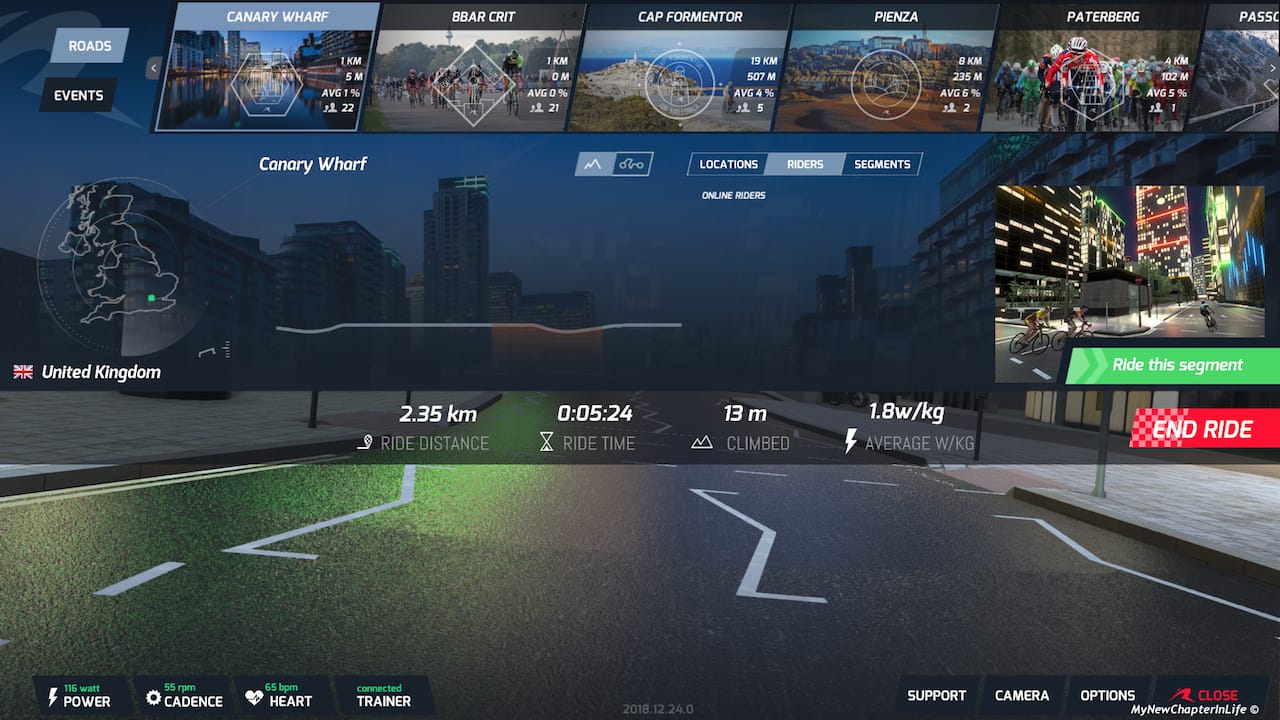Switch to the Riders tab

click(805, 164)
